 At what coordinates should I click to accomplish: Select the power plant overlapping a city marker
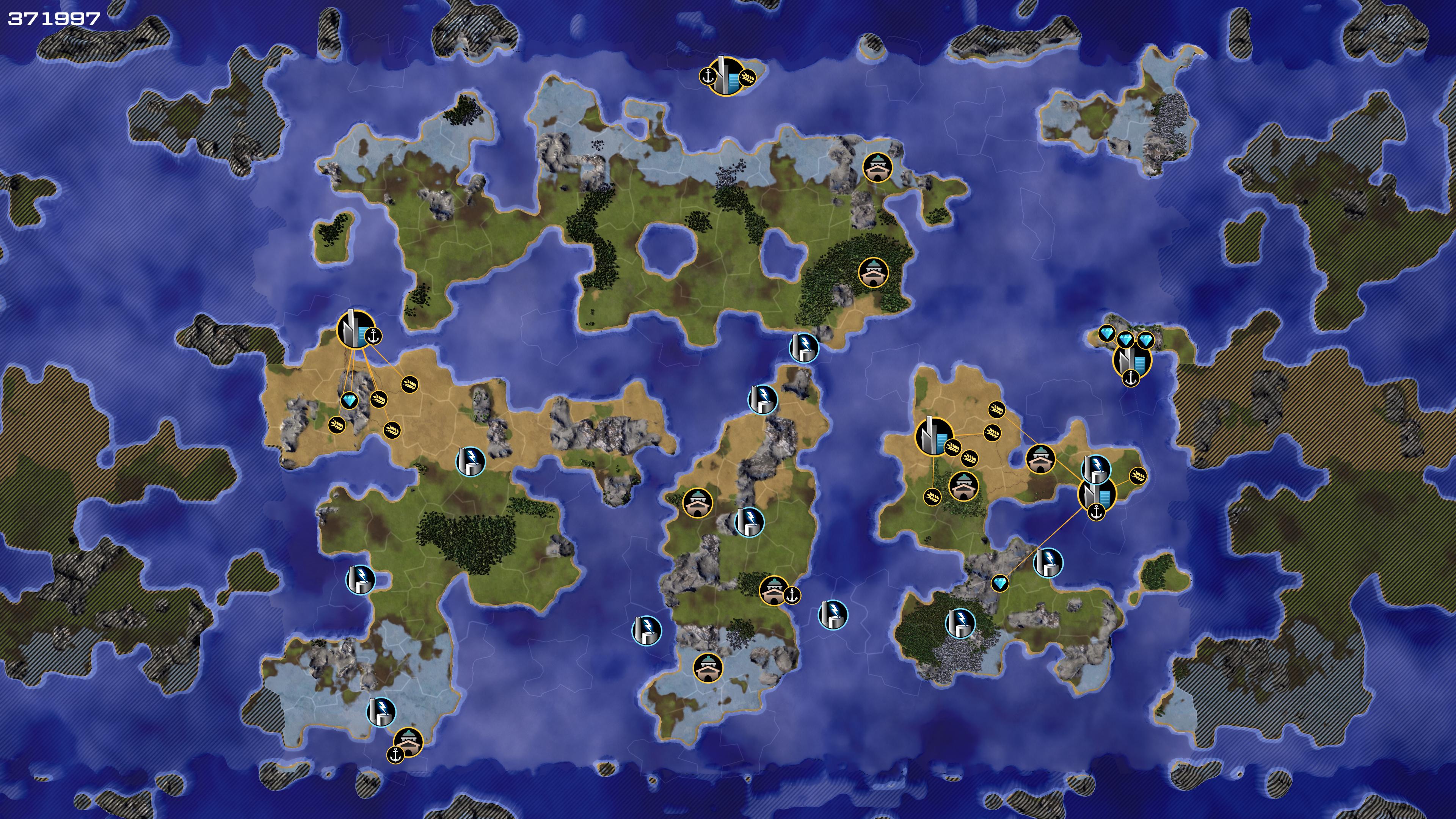[1096, 469]
